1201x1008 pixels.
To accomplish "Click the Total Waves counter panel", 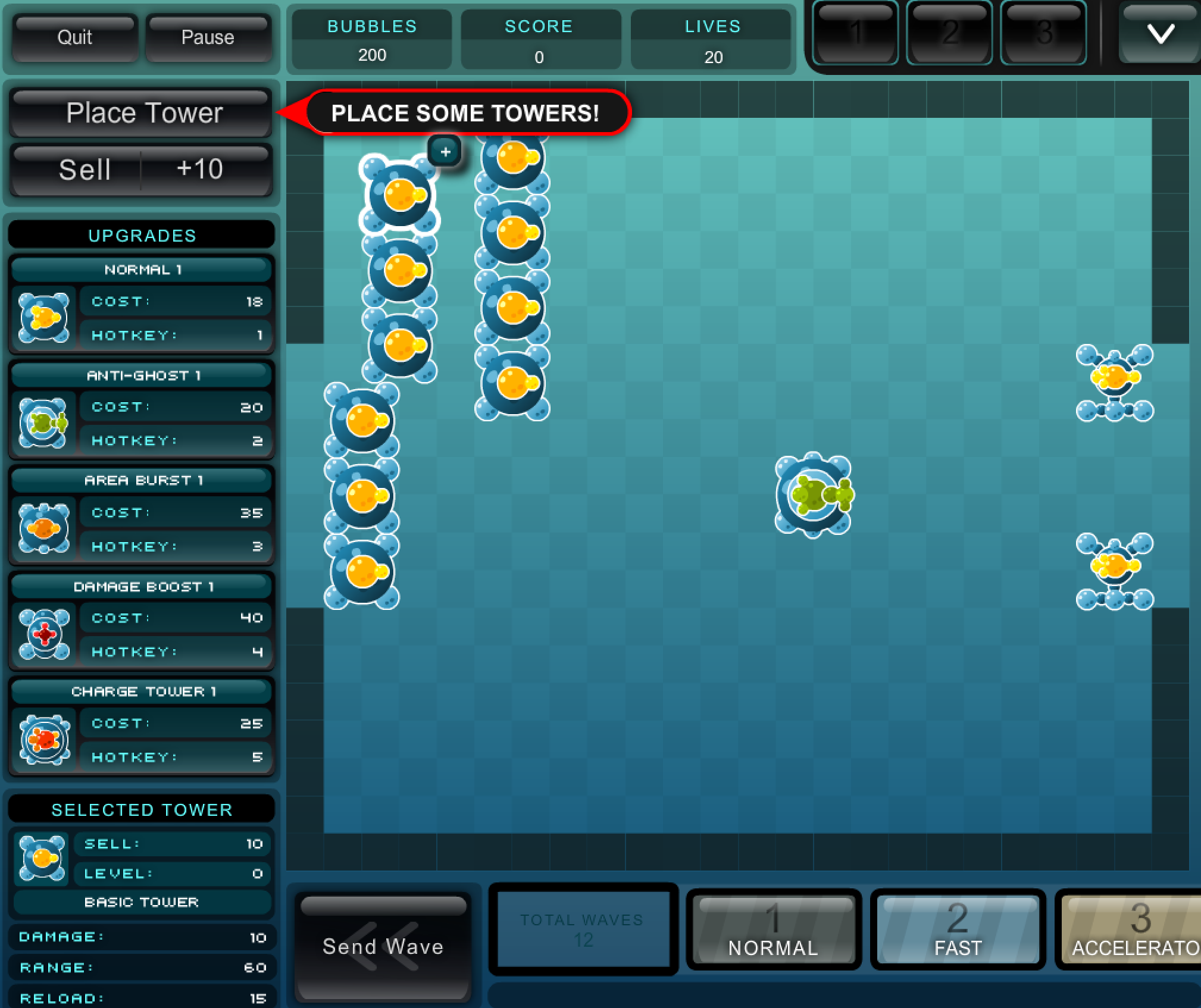I will pyautogui.click(x=583, y=929).
